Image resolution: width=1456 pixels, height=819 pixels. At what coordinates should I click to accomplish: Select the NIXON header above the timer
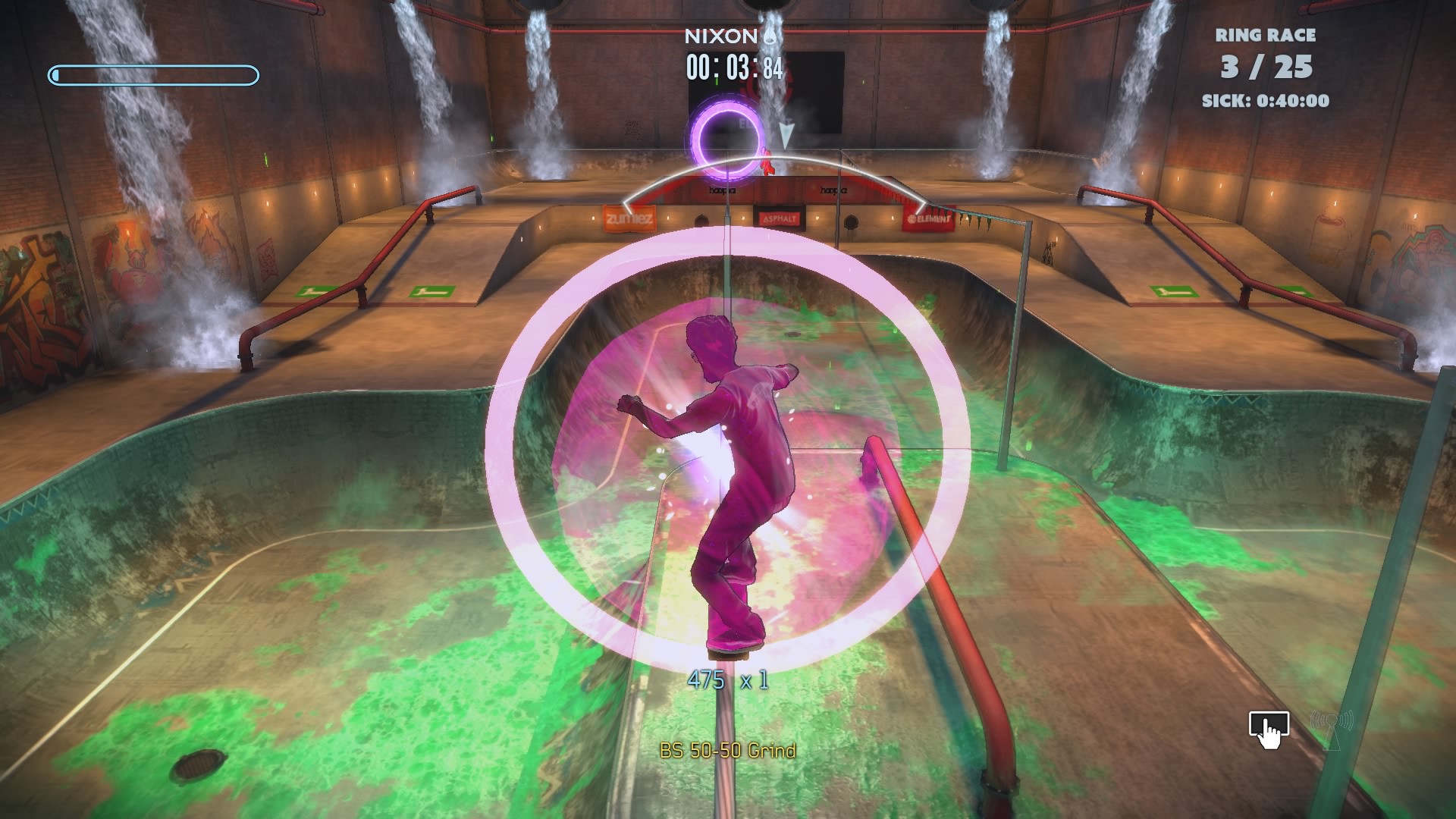[x=722, y=34]
